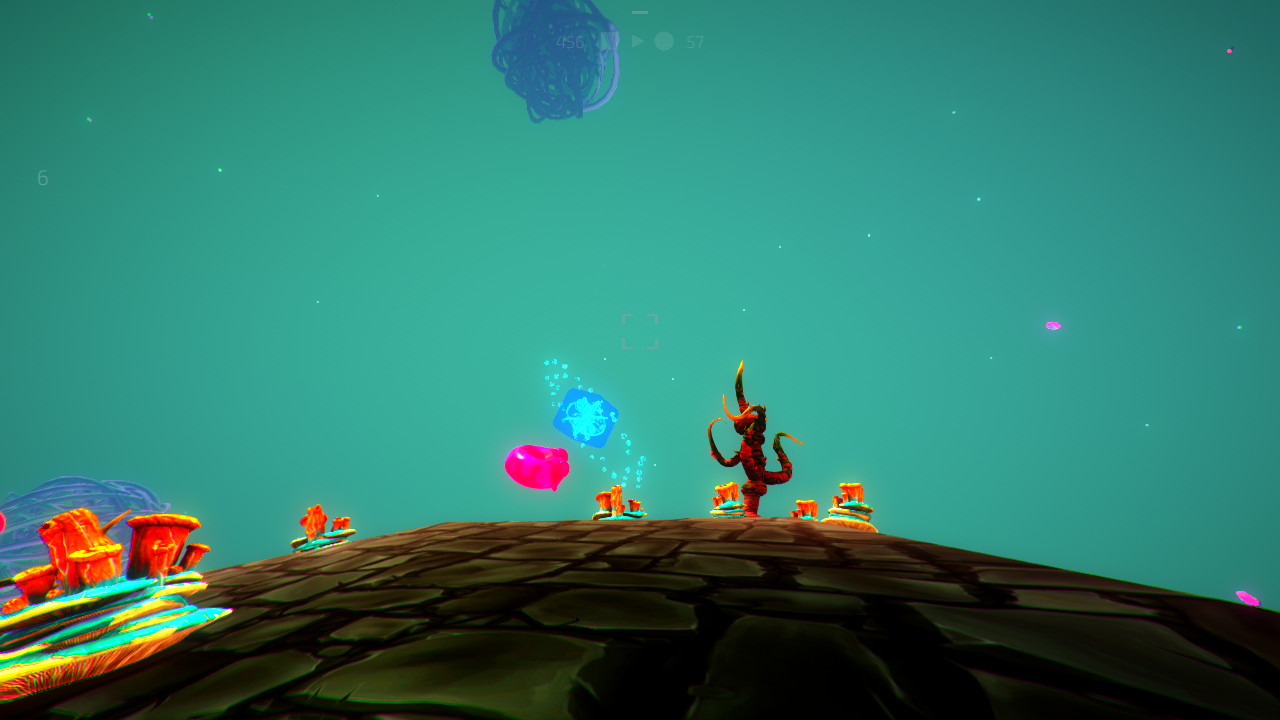1280x720 pixels.
Task: Click the faint counter showing 6 on the left
Action: point(42,178)
